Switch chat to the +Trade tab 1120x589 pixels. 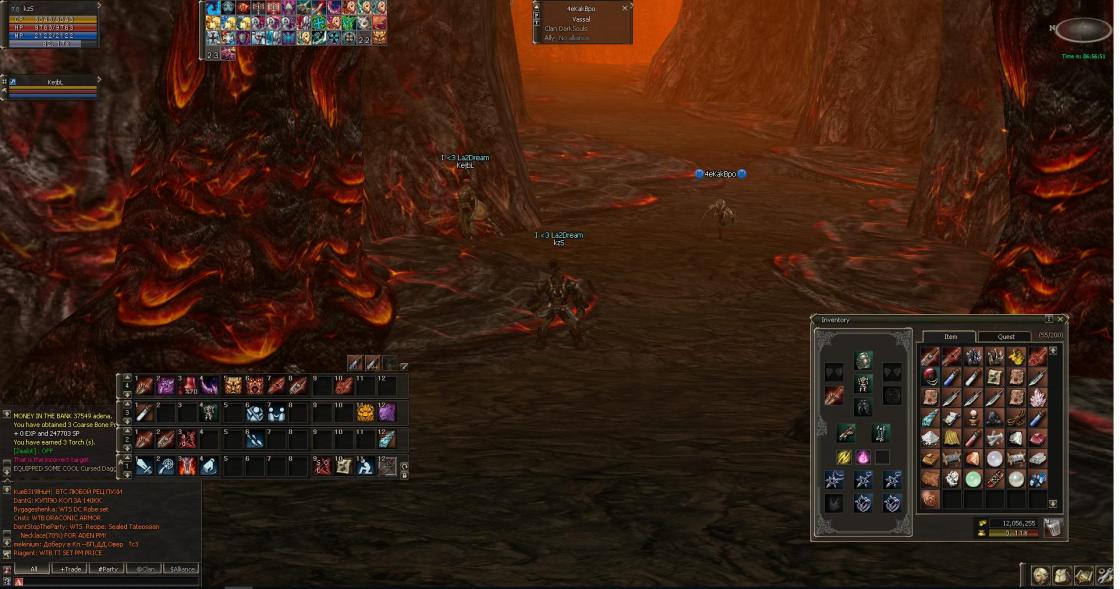[x=70, y=569]
